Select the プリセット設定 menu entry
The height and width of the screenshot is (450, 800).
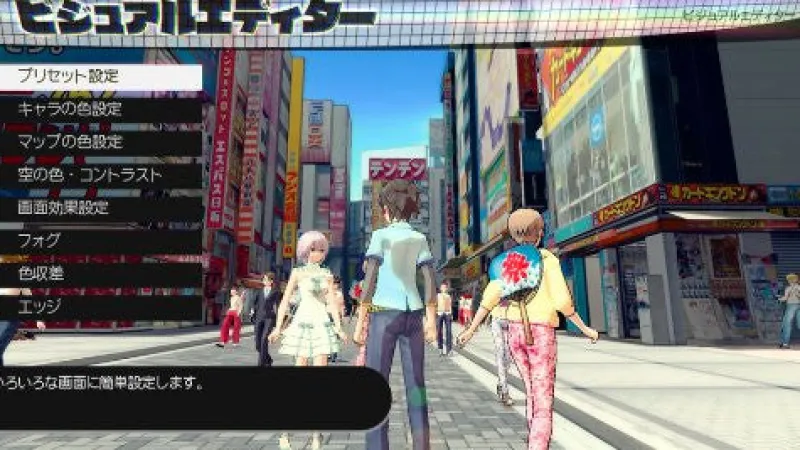click(100, 77)
